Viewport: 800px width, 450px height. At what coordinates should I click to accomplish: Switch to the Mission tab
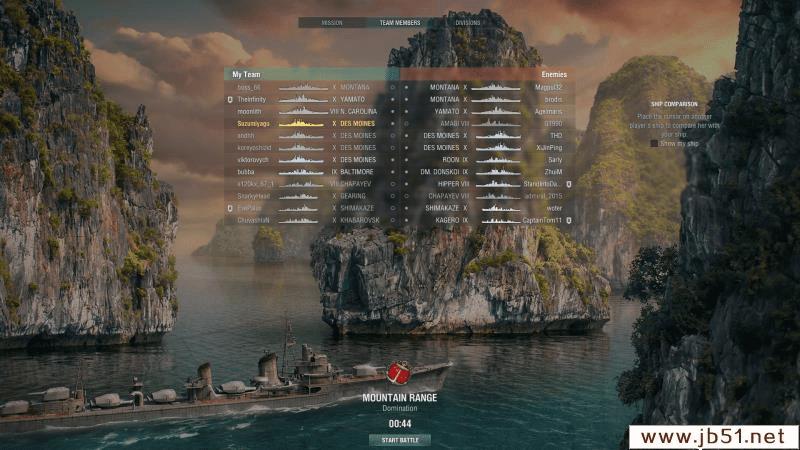click(x=332, y=22)
